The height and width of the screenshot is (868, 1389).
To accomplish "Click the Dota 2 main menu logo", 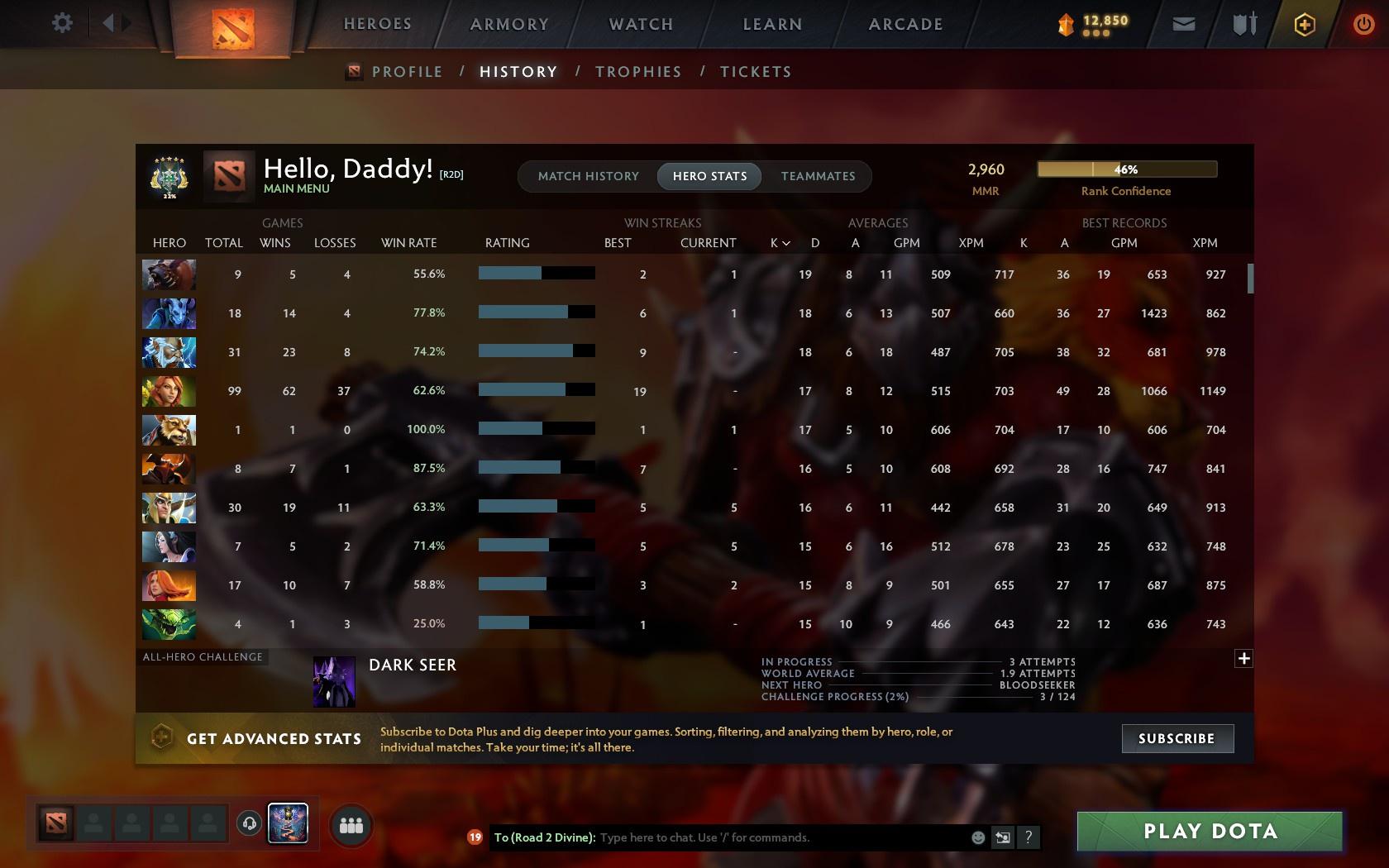I will point(233,29).
